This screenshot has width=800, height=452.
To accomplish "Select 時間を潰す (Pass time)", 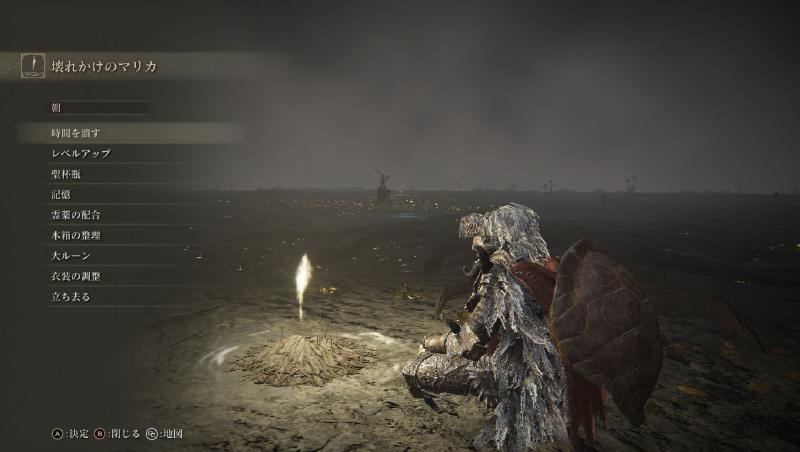I will tap(76, 133).
